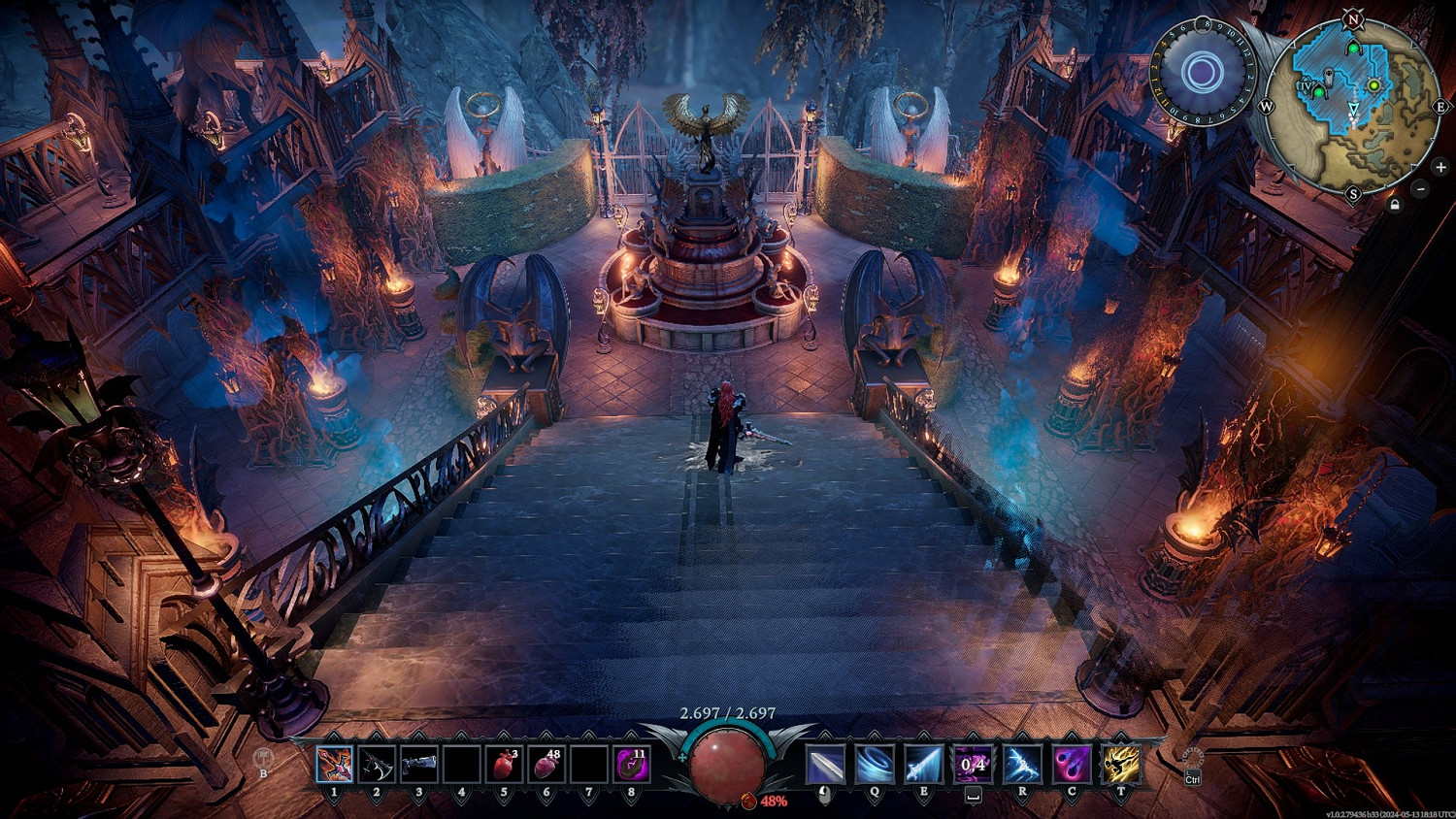This screenshot has height=819, width=1456.
Task: Equip the axe weapon from the hotbar
Action: coord(377,765)
